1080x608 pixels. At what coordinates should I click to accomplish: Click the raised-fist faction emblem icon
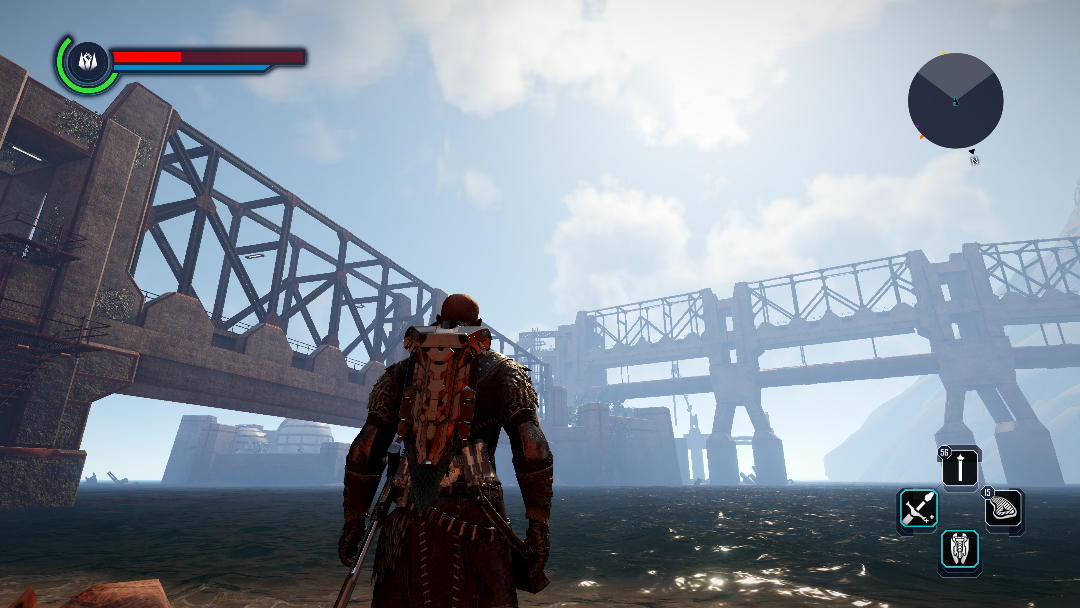(86, 61)
